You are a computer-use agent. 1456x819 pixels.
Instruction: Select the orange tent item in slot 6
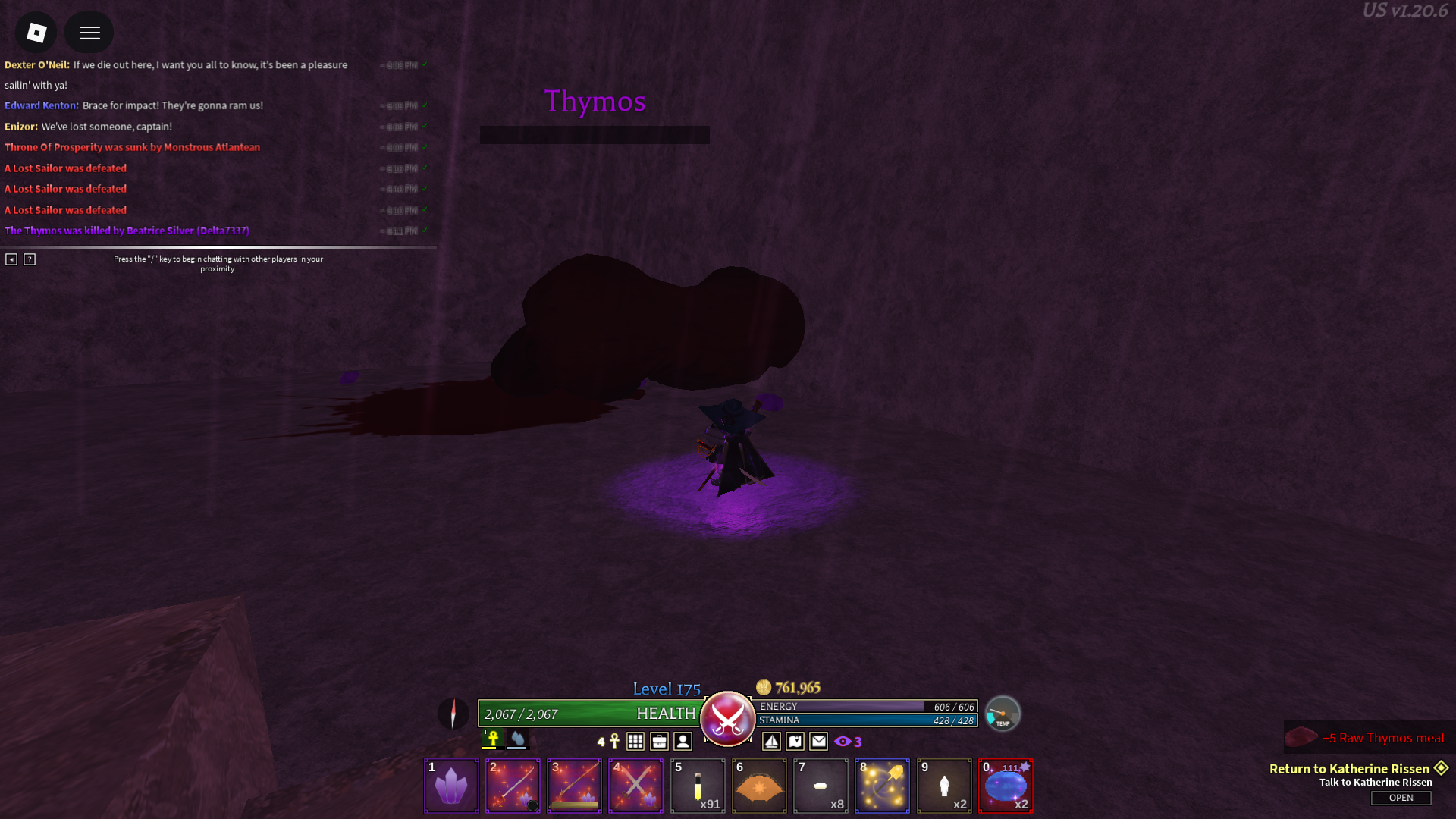click(x=759, y=786)
